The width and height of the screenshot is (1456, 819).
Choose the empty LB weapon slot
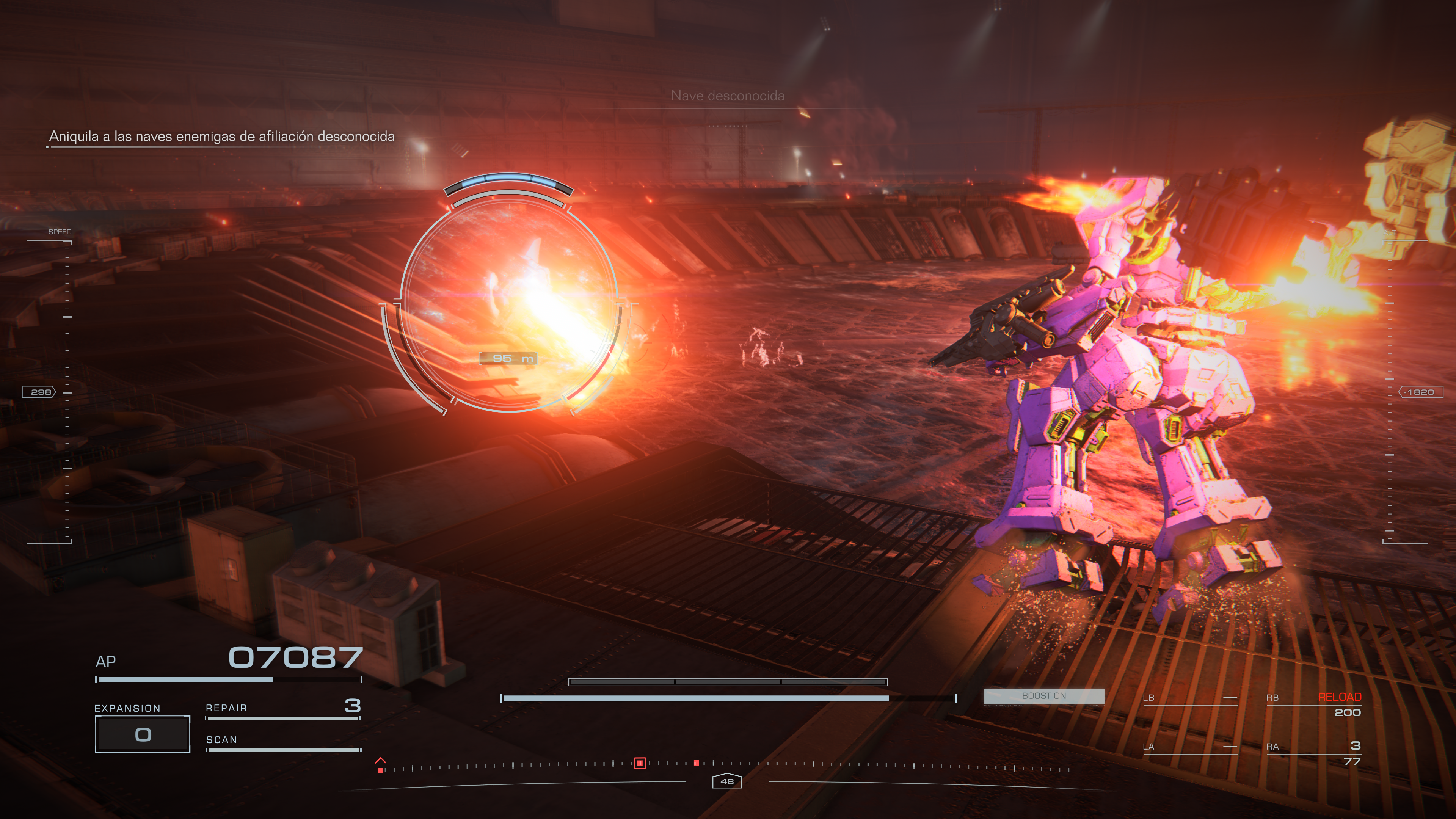(1189, 698)
